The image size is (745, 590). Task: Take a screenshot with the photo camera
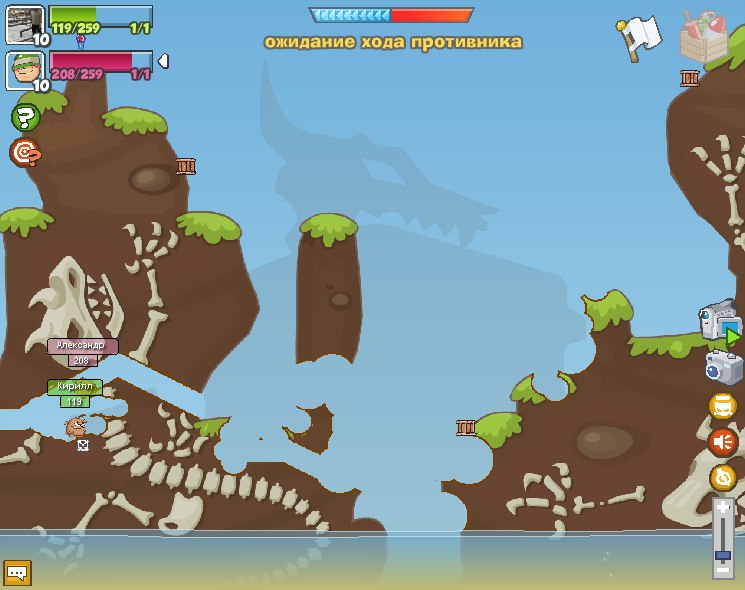click(723, 367)
